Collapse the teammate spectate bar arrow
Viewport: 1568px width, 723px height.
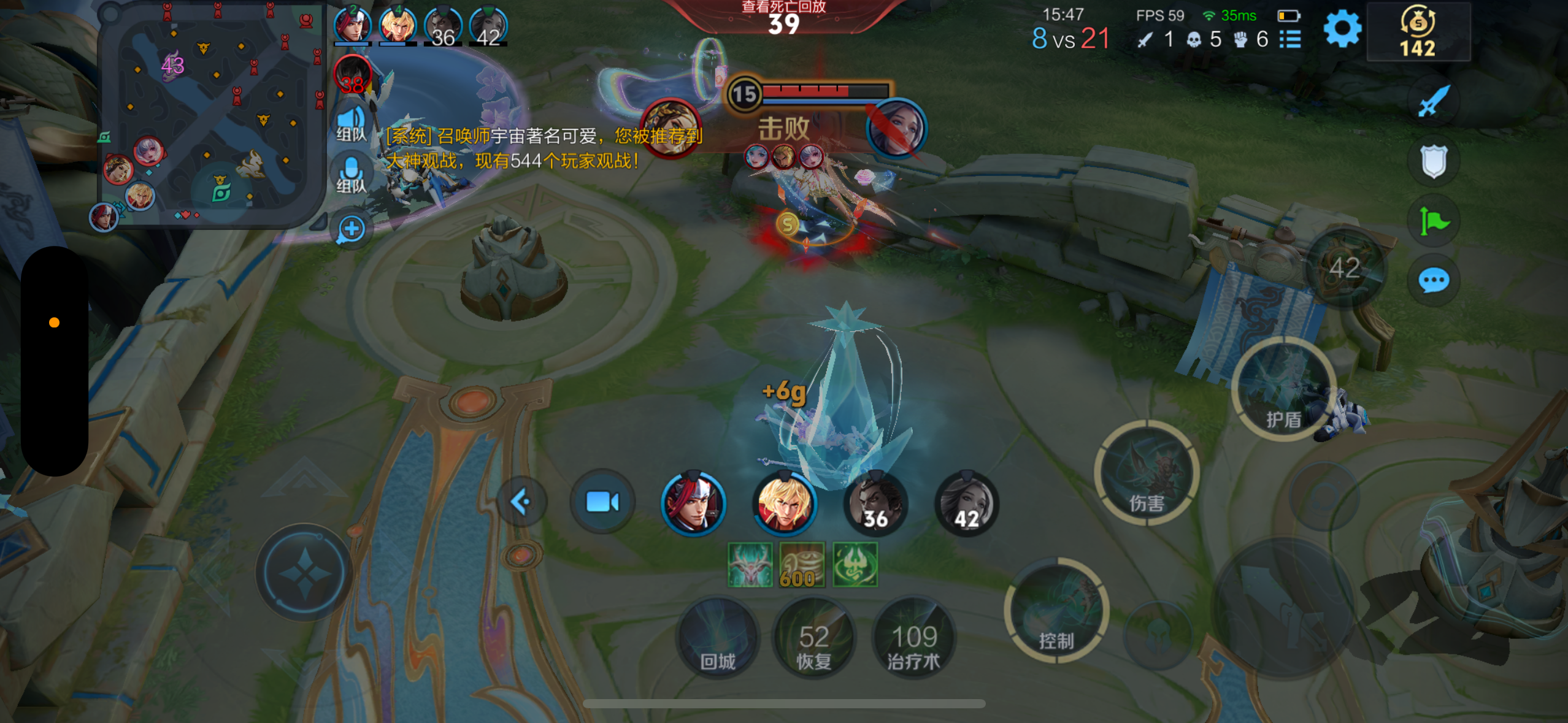click(x=521, y=502)
